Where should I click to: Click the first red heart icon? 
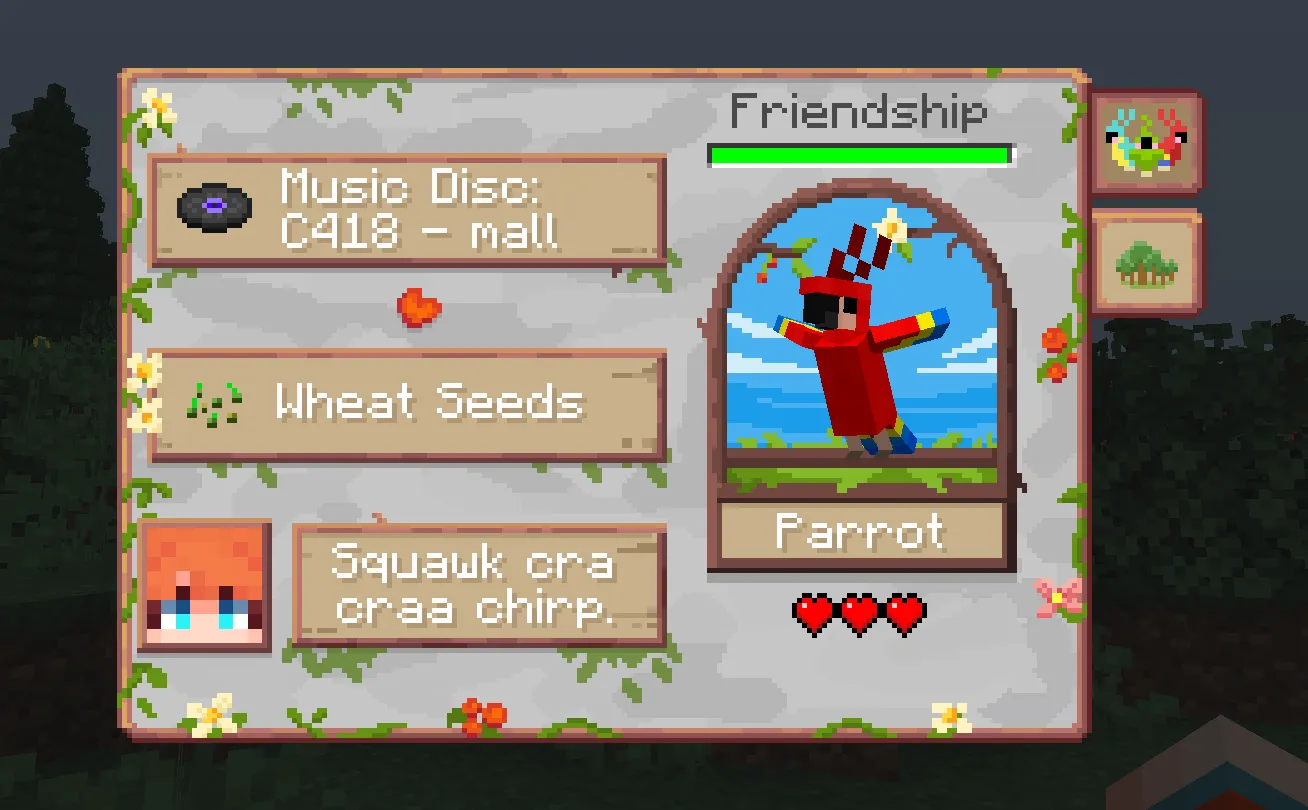click(x=811, y=612)
